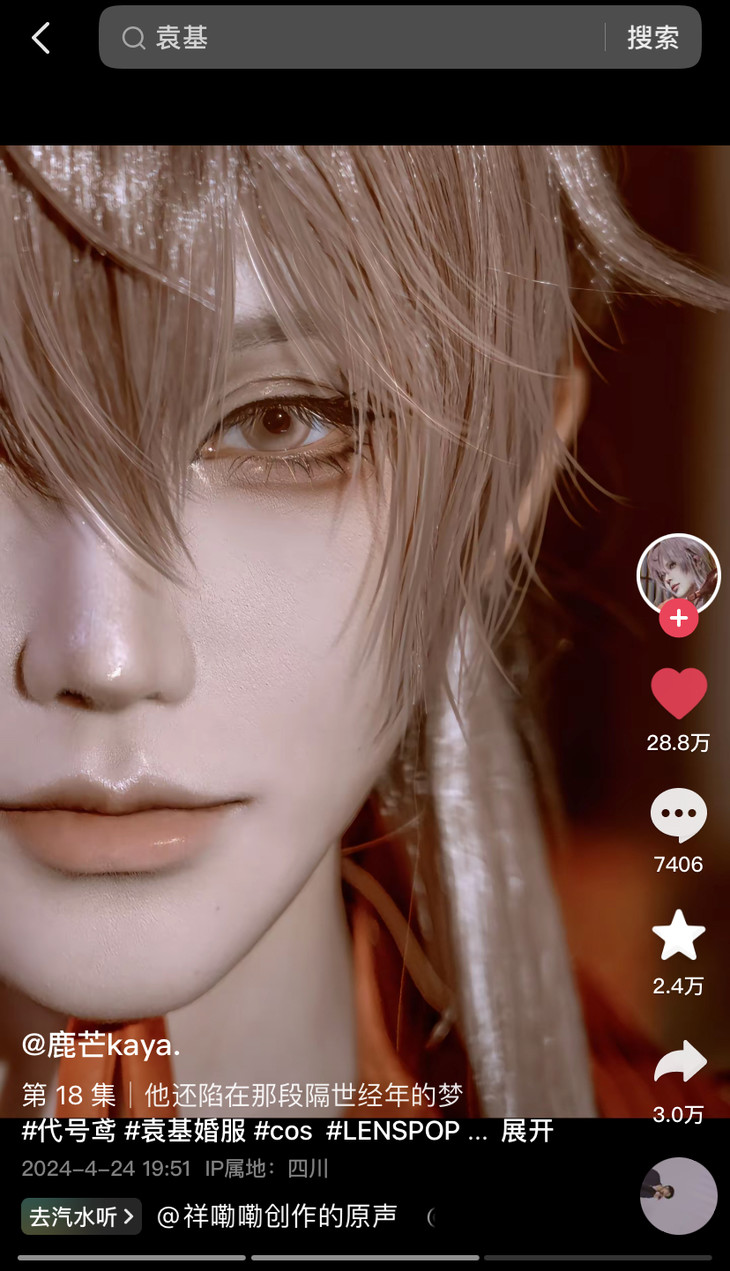The image size is (730, 1271).
Task: Tap the 去汽水听 music button
Action: (x=81, y=1216)
